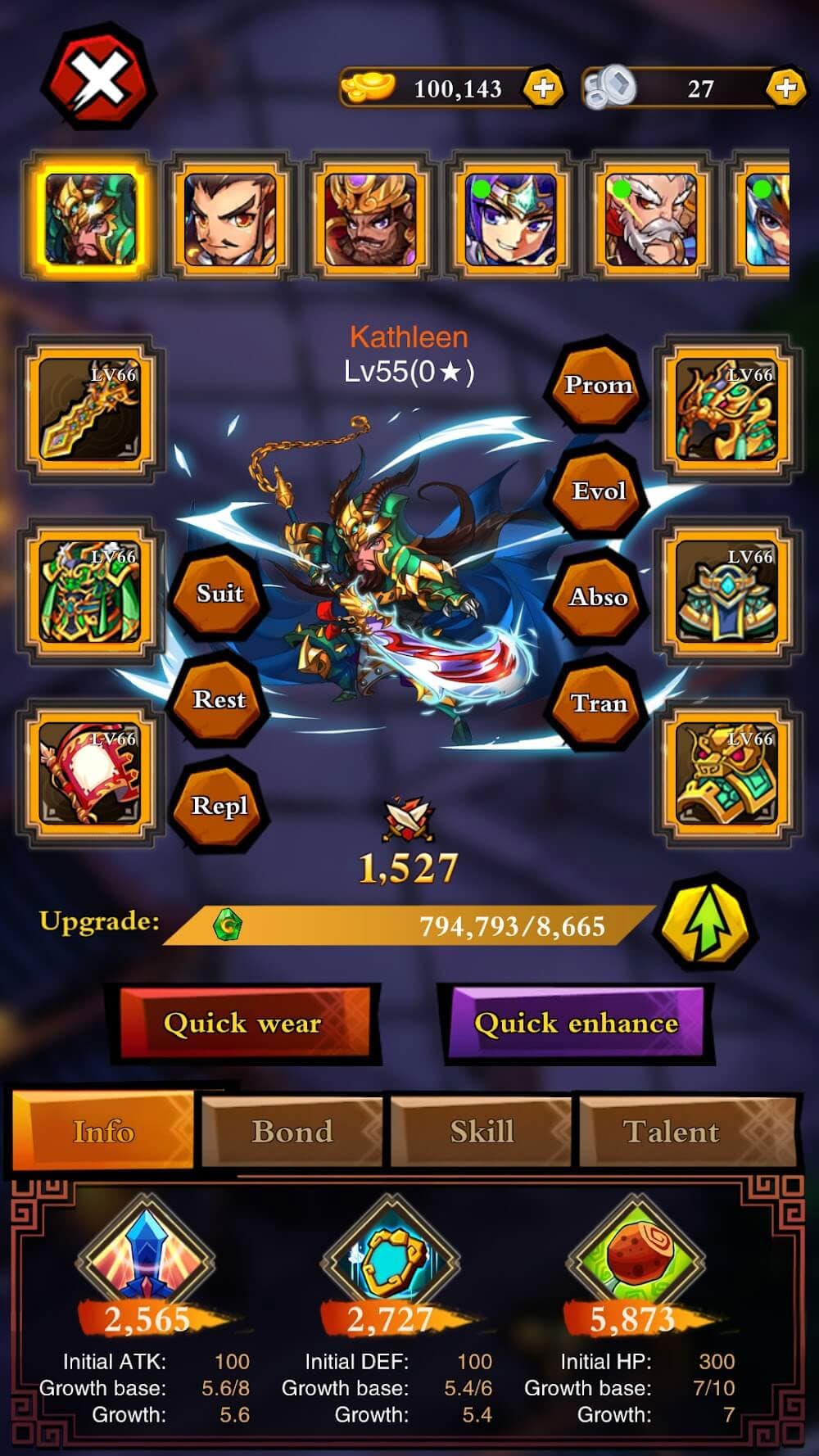The image size is (819, 1456).
Task: Add more gold ingots with the plus
Action: click(543, 88)
